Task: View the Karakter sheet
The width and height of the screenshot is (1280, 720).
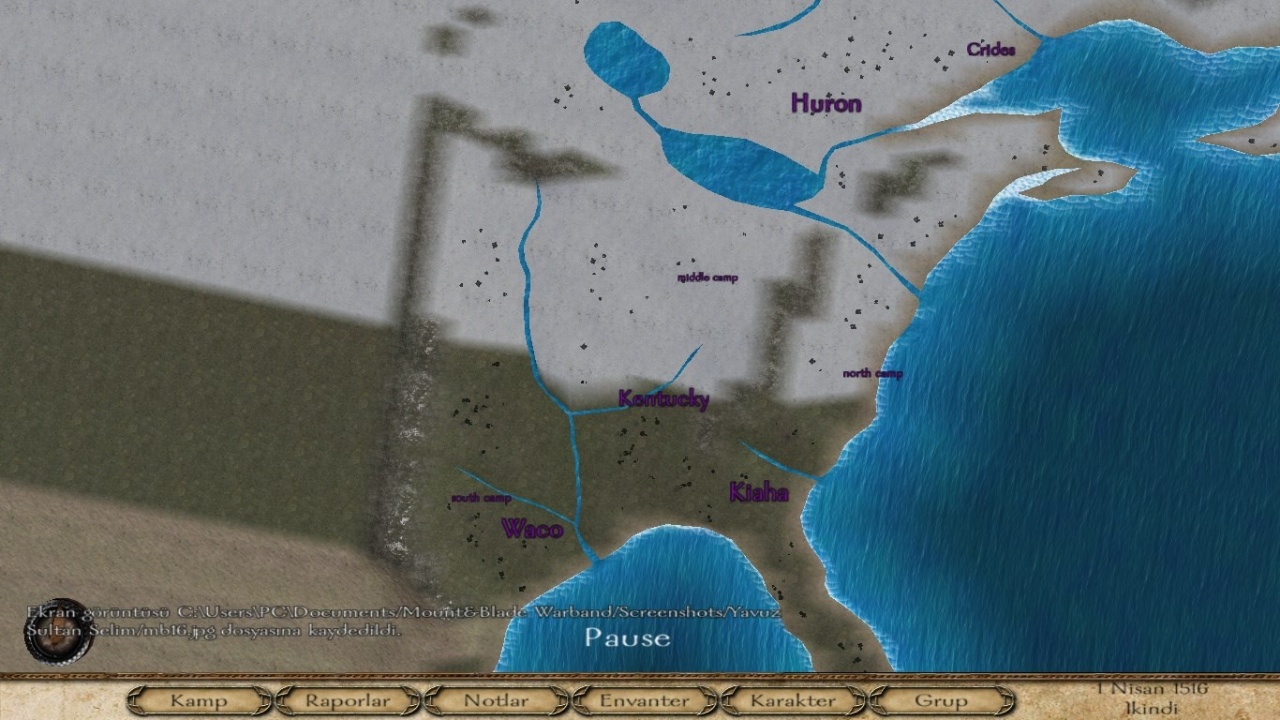Action: click(x=792, y=700)
